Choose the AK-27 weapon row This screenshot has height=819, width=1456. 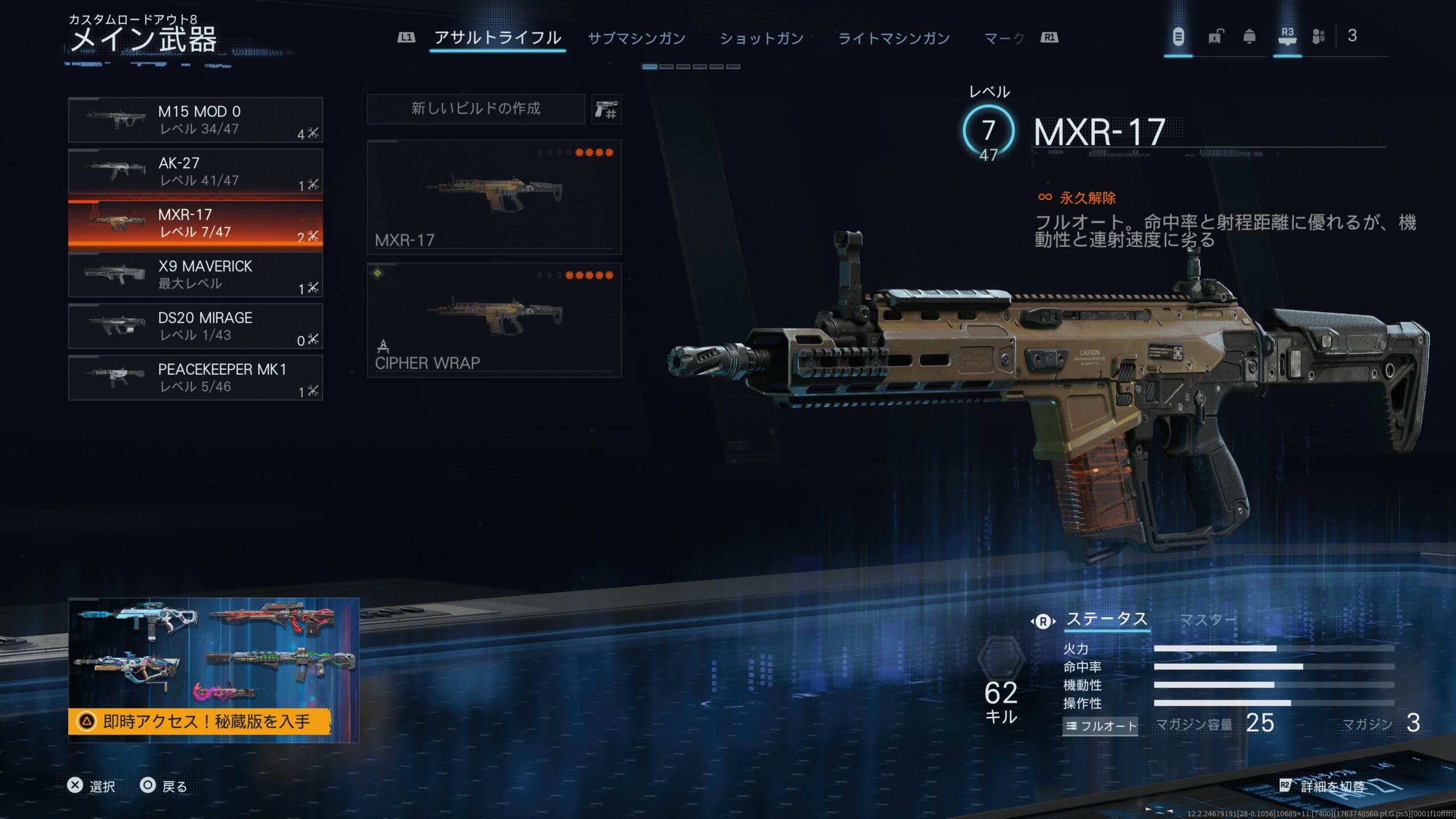195,172
